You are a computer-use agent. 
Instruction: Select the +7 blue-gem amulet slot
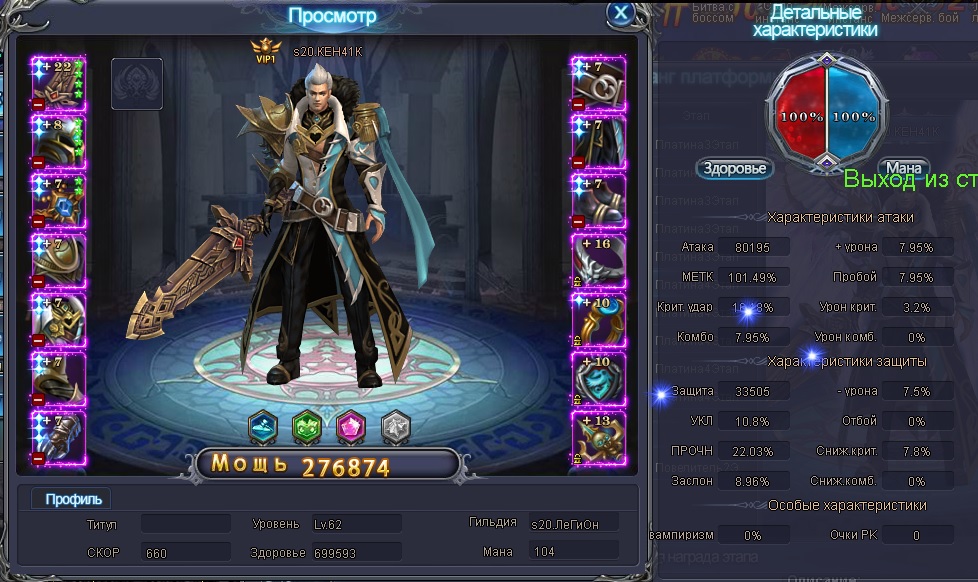click(59, 201)
